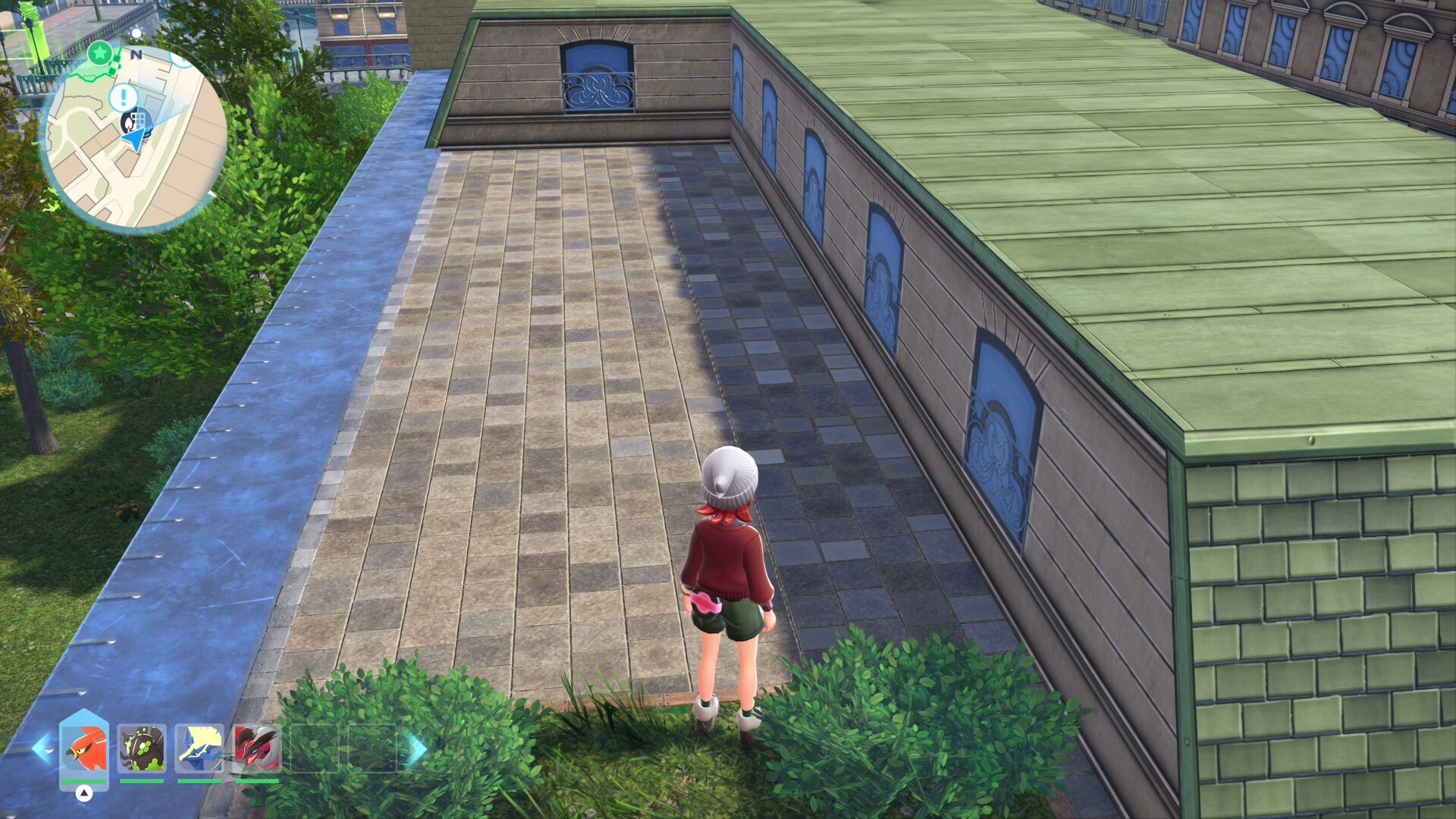Click the right arrow beside the party bar
This screenshot has height=819, width=1456.
[x=416, y=748]
